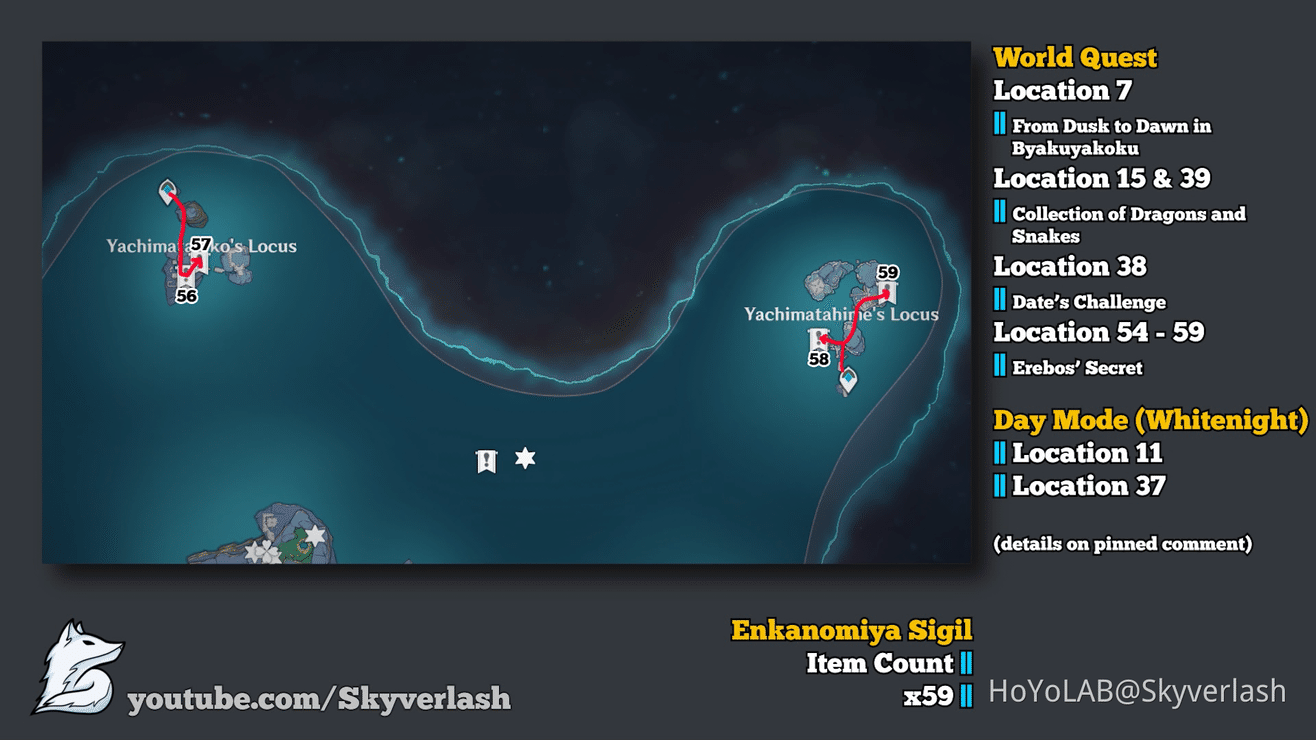Expand the Day Mode (Whitenight) section
This screenshot has height=740, width=1316.
[1150, 420]
